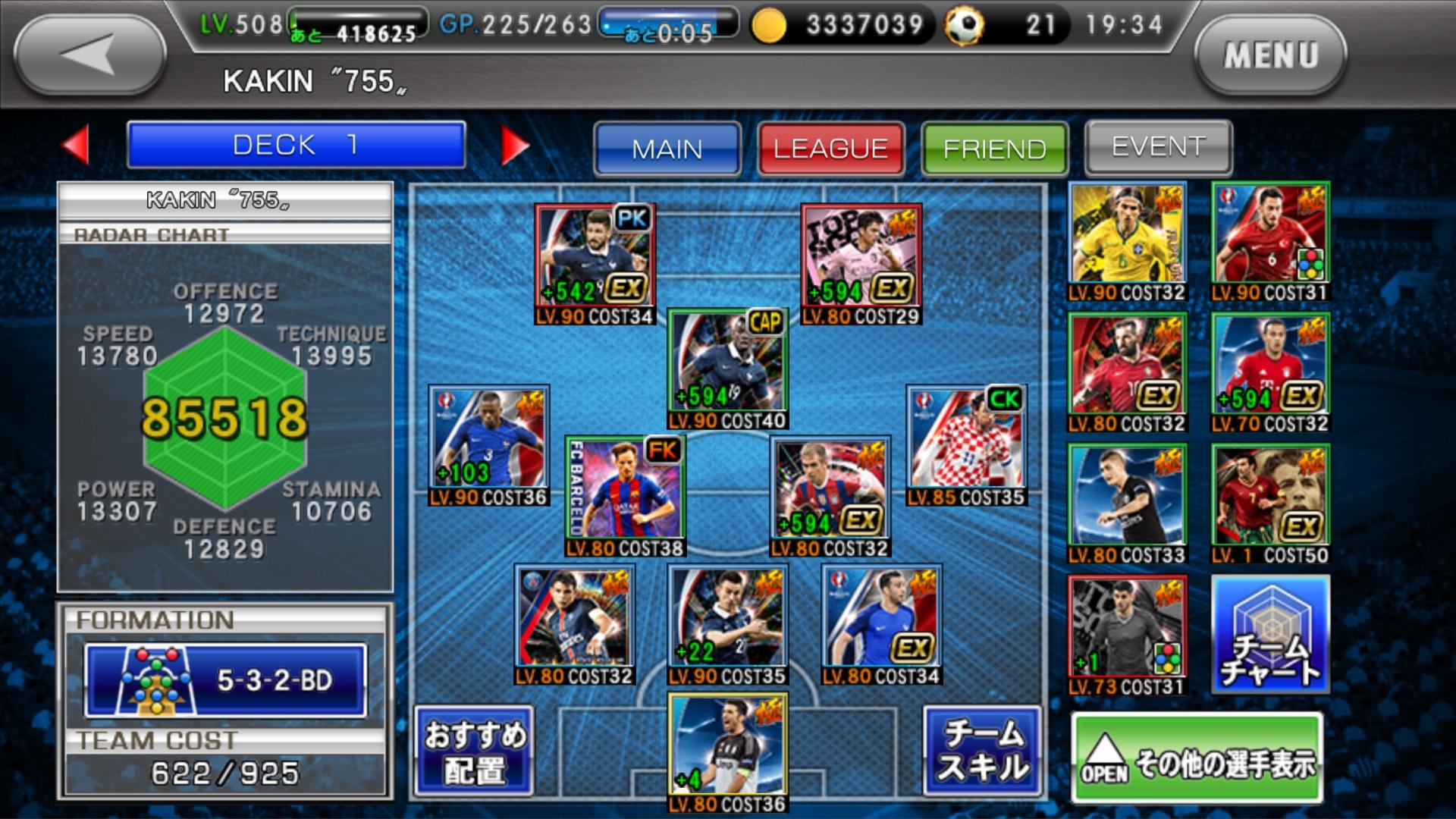Tap the おすすめ配置 recommended placement button
This screenshot has width=1456, height=819.
tap(475, 752)
